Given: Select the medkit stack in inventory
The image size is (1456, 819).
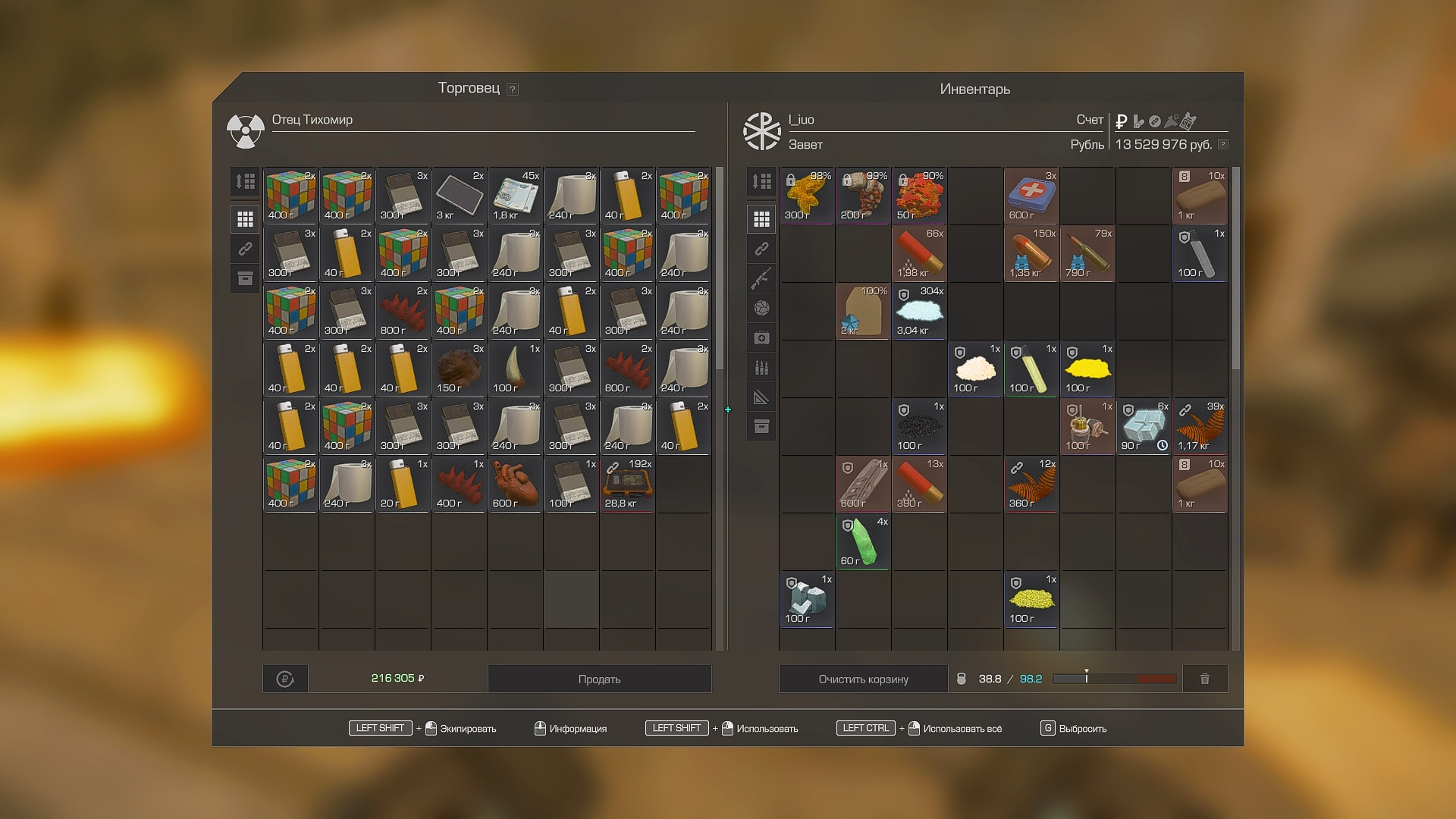Looking at the screenshot, I should [1031, 196].
